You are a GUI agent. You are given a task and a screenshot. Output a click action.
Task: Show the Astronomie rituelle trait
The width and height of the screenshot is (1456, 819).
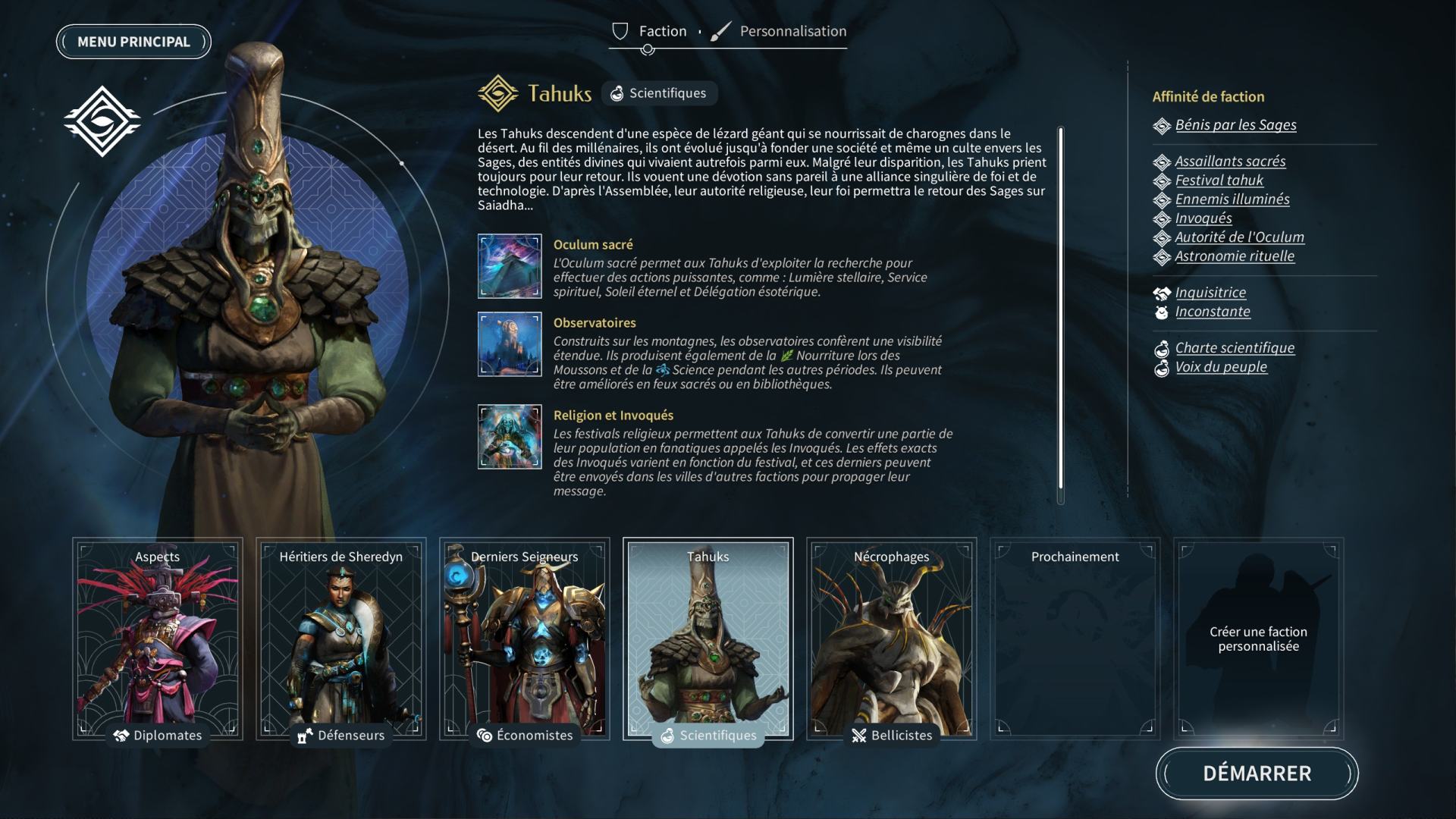[1235, 256]
